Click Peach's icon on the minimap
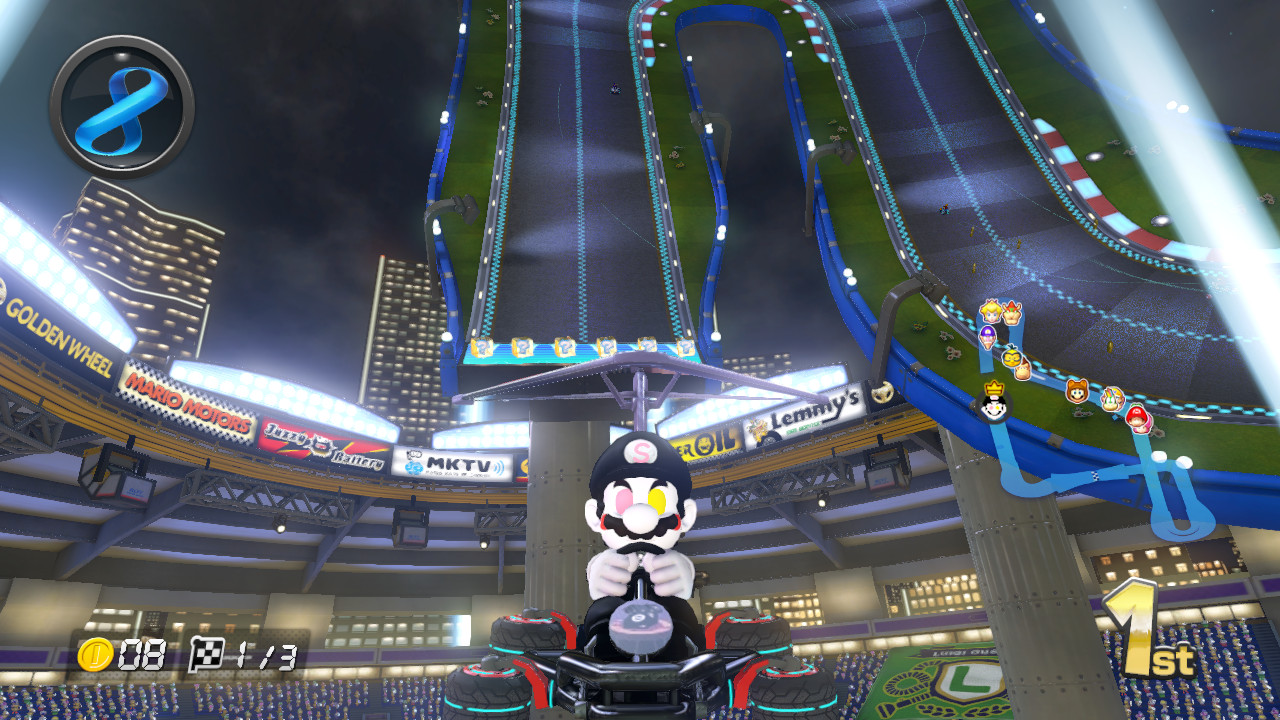Screen dimensions: 1280x720 pos(990,312)
